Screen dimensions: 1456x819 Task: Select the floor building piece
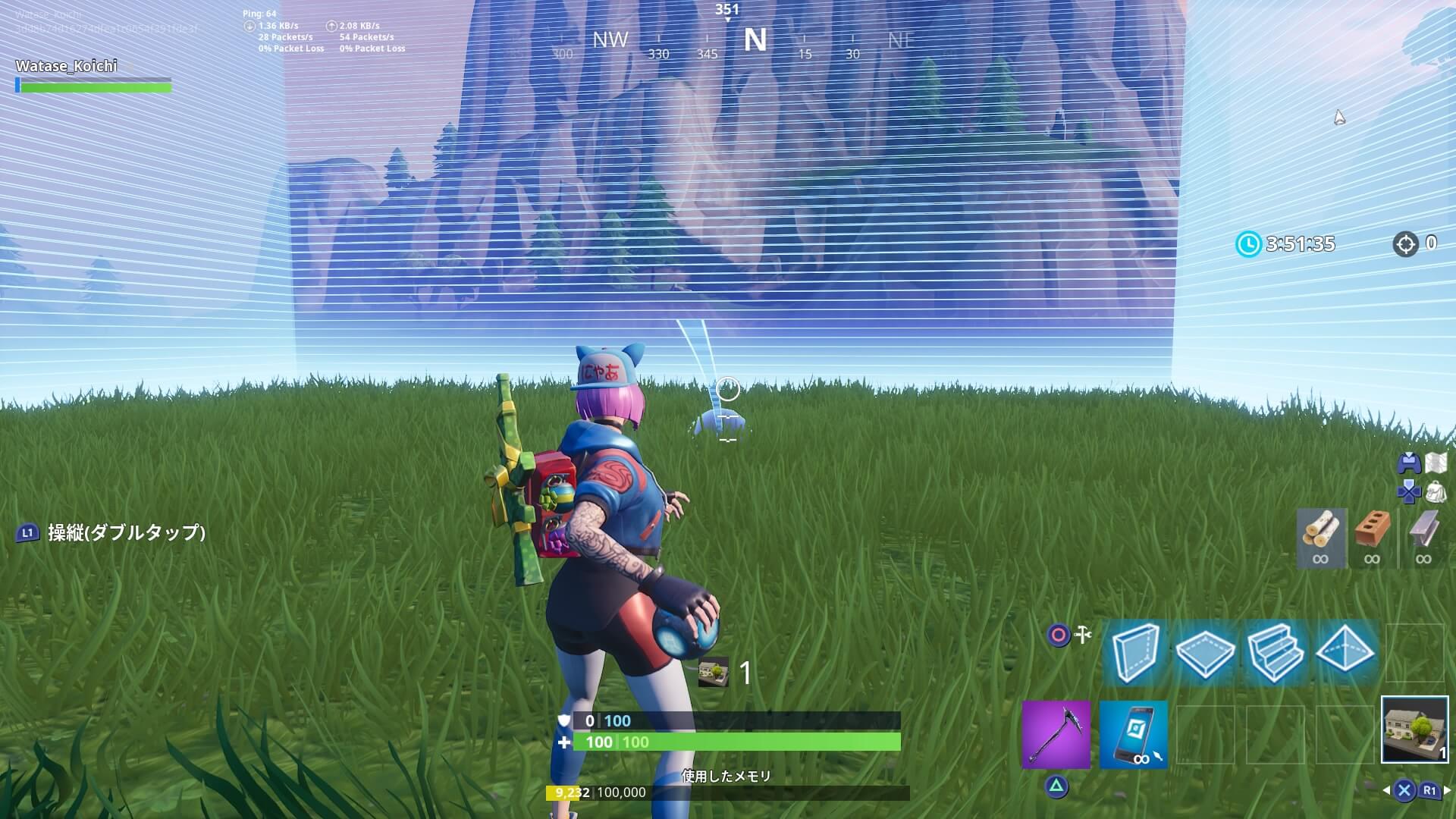(x=1205, y=653)
